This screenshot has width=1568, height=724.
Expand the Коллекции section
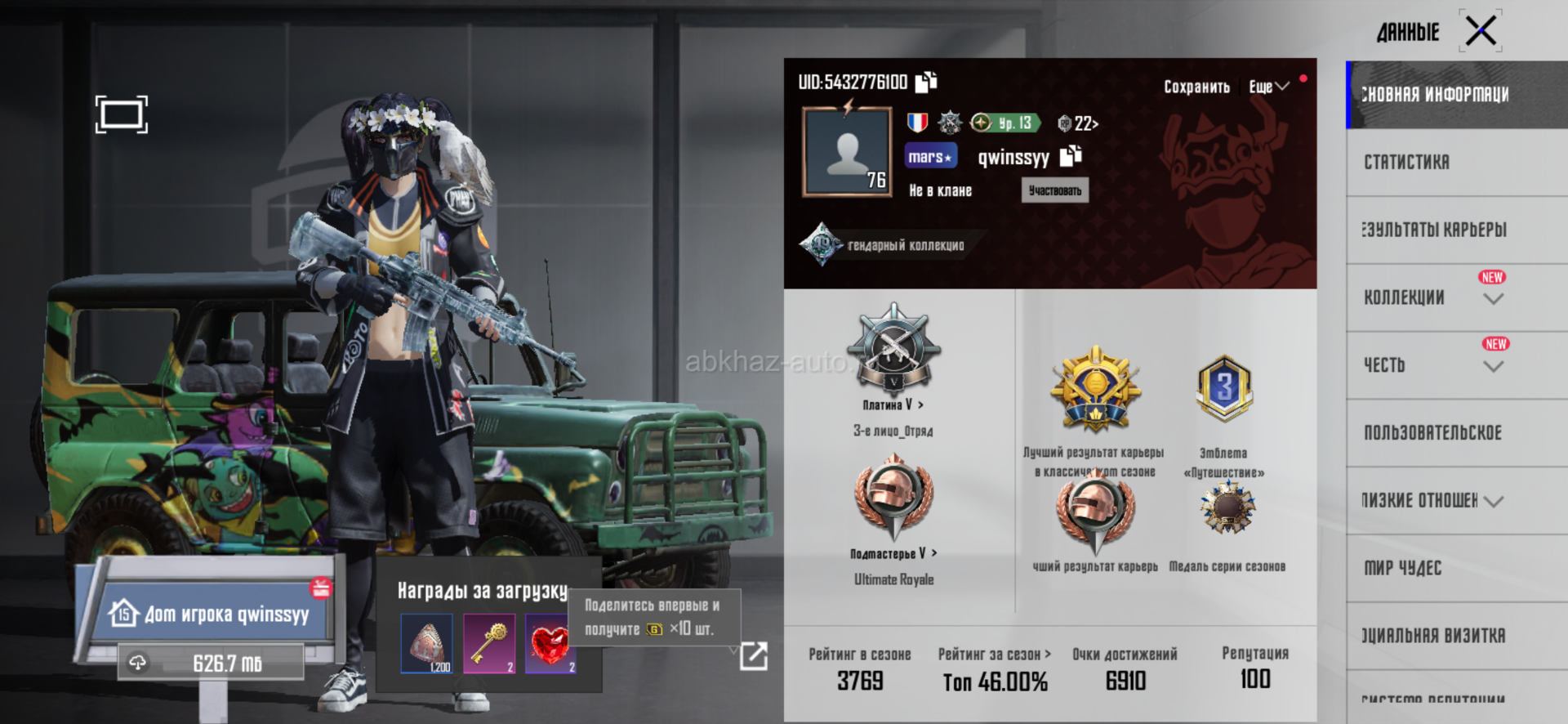pyautogui.click(x=1493, y=299)
